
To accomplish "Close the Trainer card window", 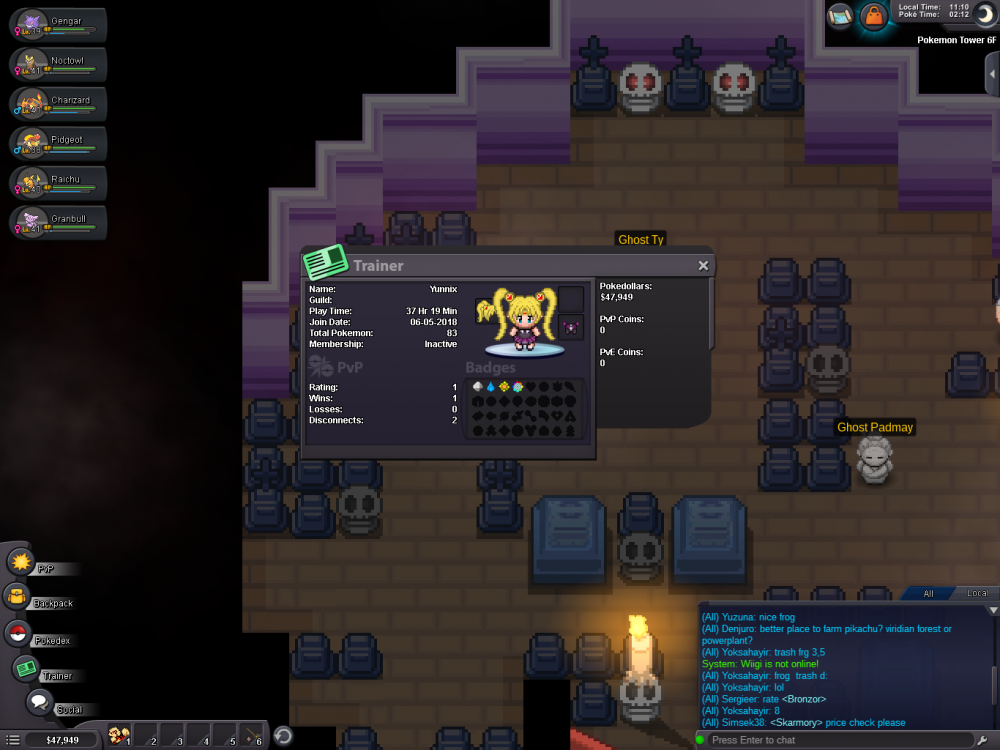I will (703, 266).
